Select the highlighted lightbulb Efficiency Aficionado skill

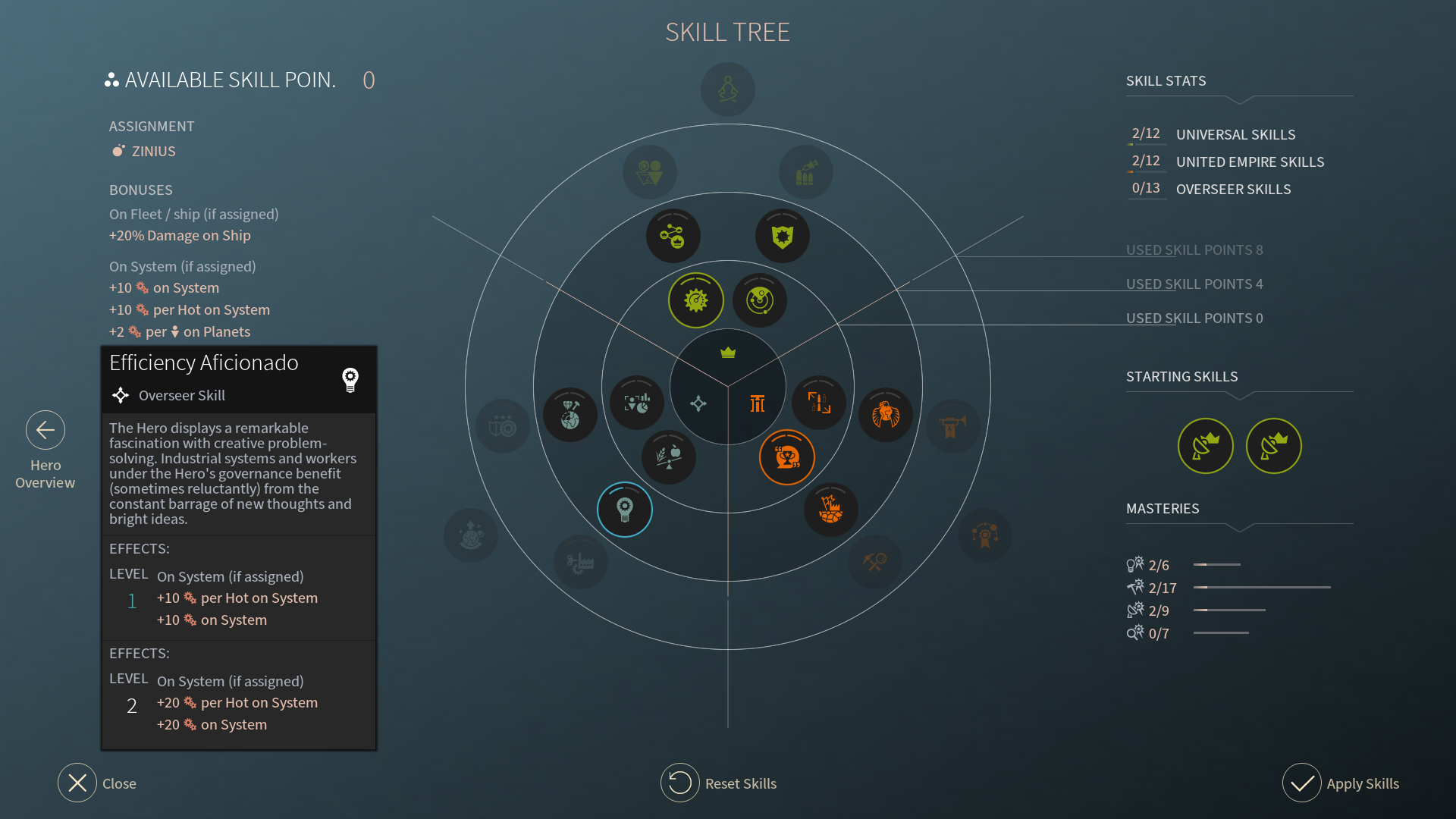click(x=625, y=510)
